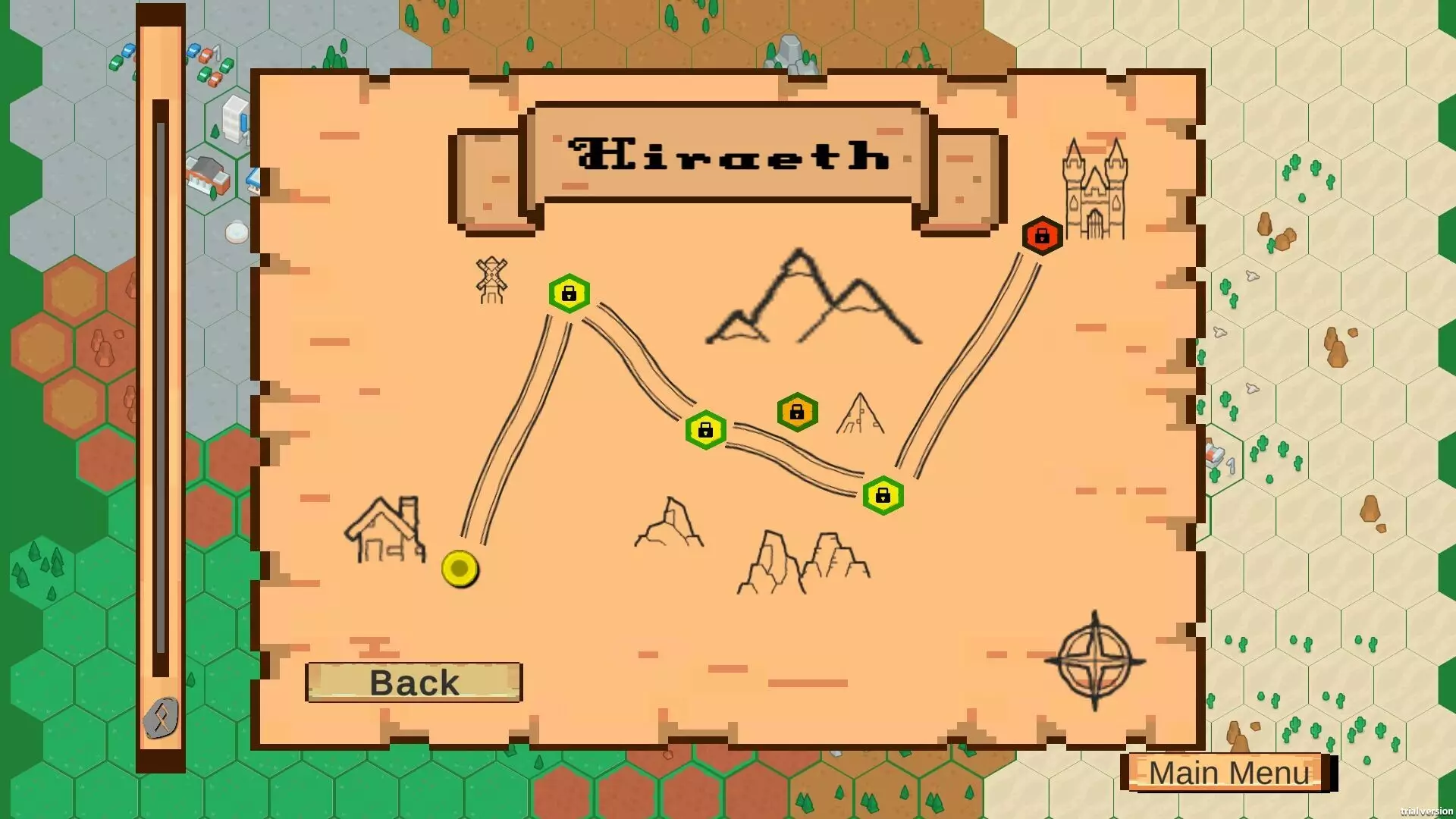Viewport: 1456px width, 819px height.
Task: Click the locked node above the trail junction
Action: (797, 412)
